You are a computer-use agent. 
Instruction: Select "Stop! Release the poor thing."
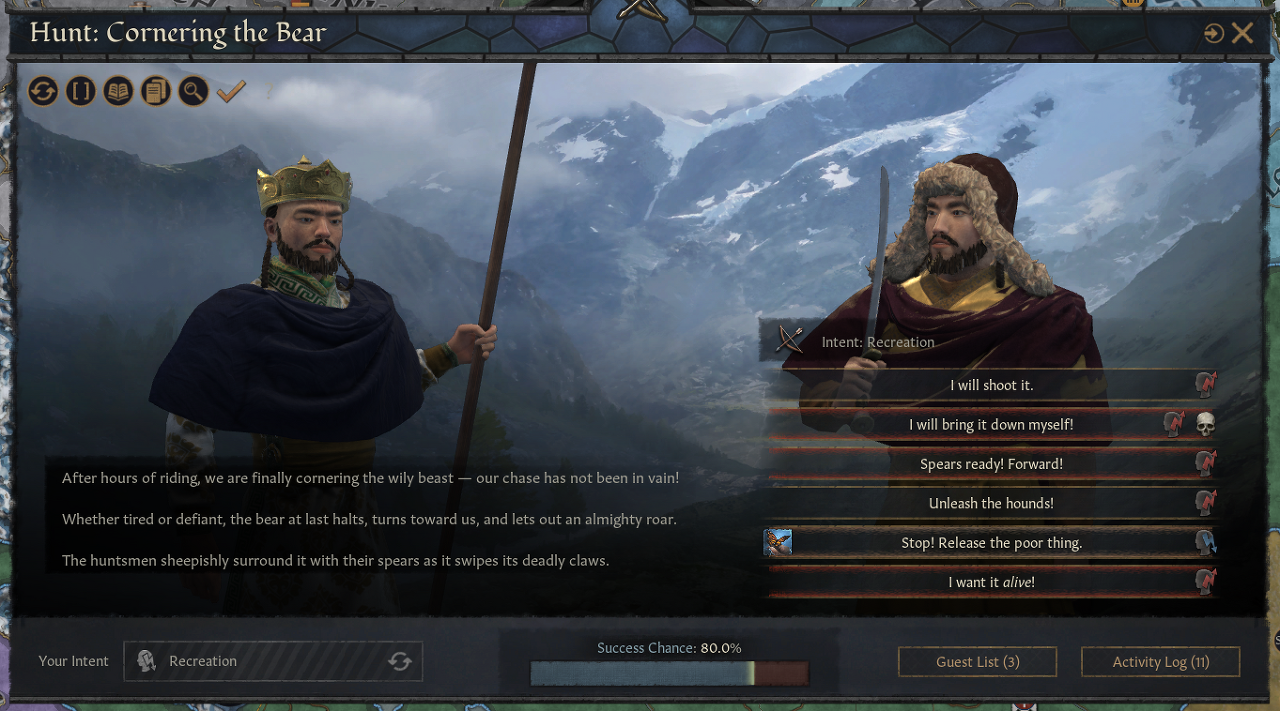(x=990, y=543)
